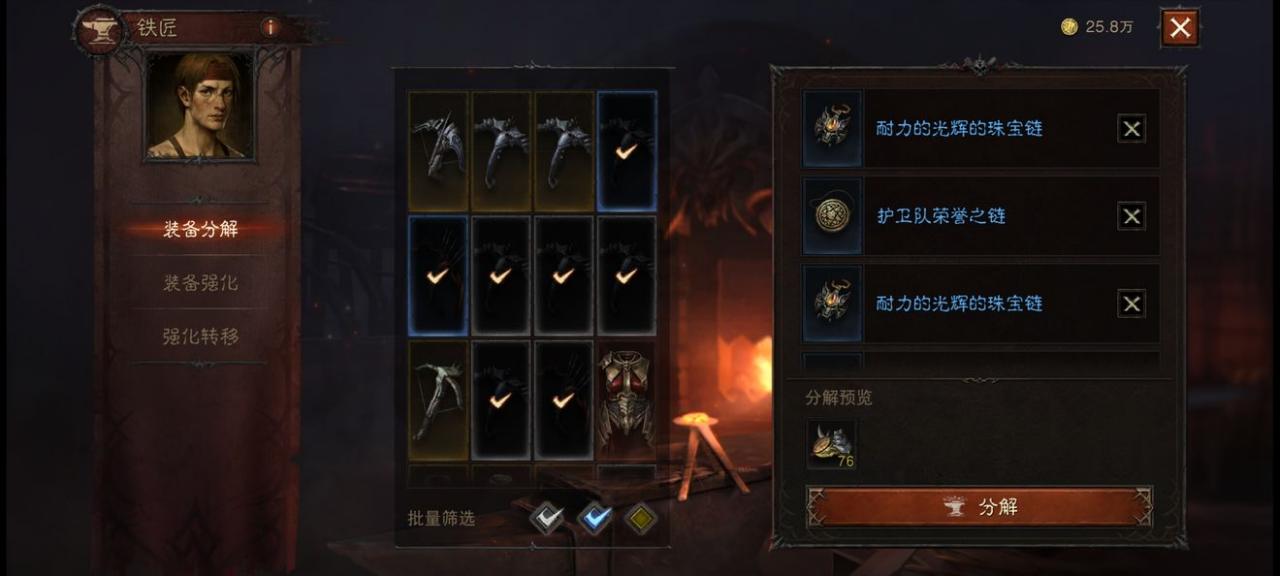The height and width of the screenshot is (576, 1280).
Task: Enable the yellow quality batch filter
Action: click(641, 518)
